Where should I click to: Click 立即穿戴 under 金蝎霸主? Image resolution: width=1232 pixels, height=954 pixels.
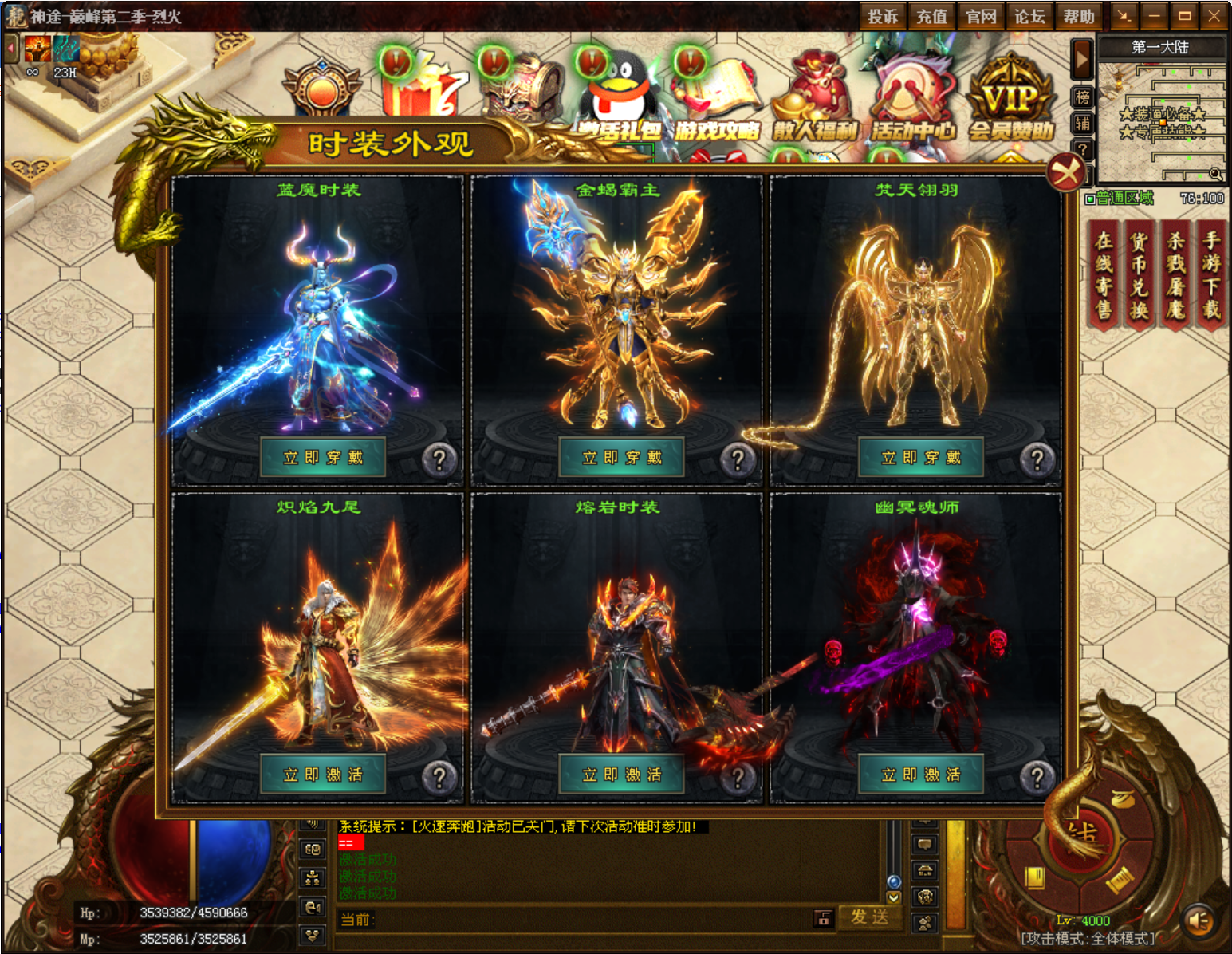click(622, 457)
